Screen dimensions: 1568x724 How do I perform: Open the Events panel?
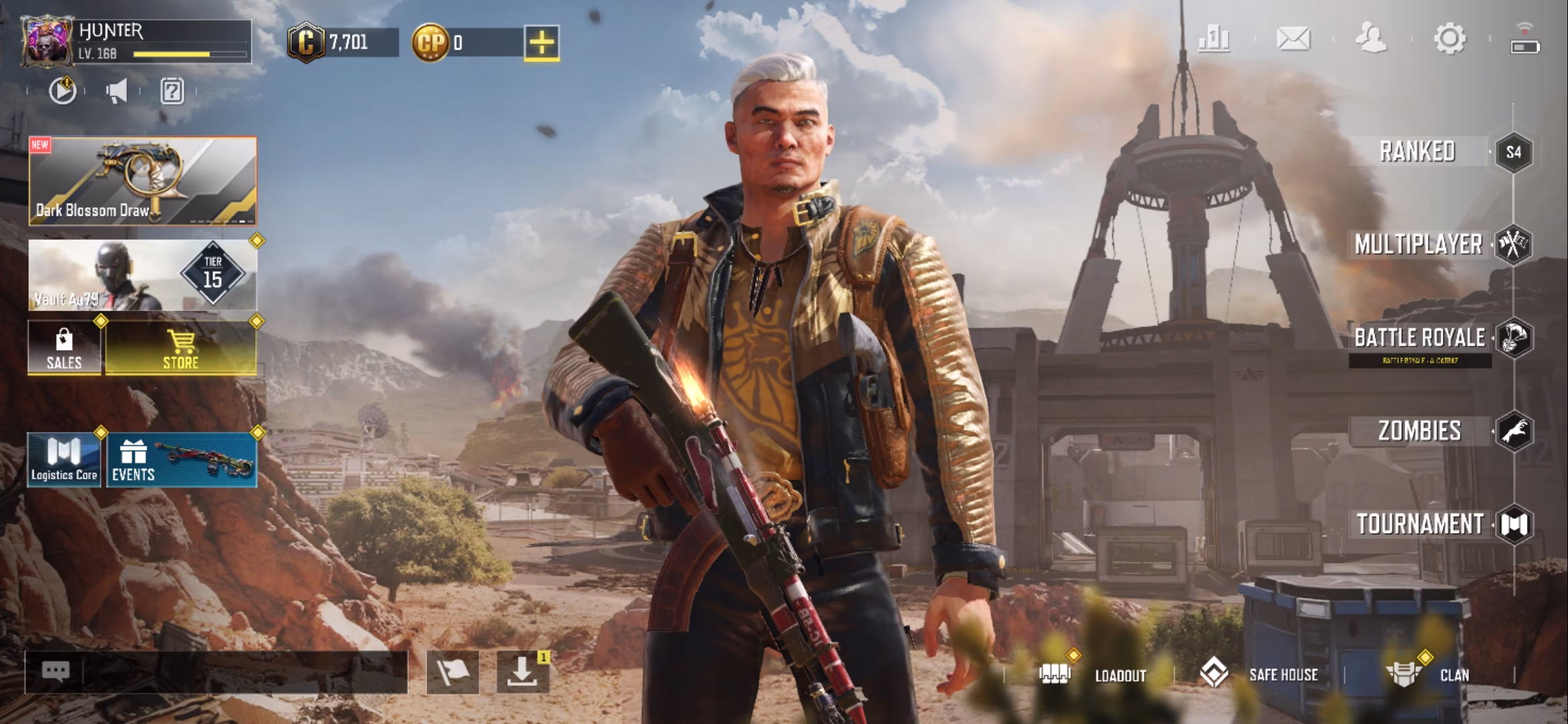(182, 460)
